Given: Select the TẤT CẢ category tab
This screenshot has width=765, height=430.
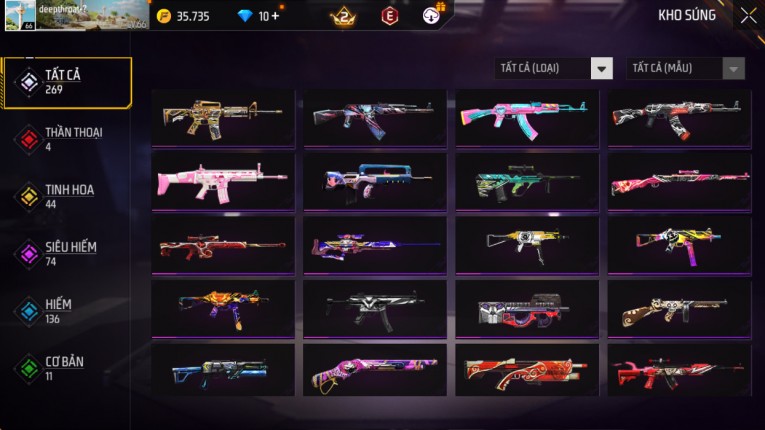Looking at the screenshot, I should (x=66, y=82).
